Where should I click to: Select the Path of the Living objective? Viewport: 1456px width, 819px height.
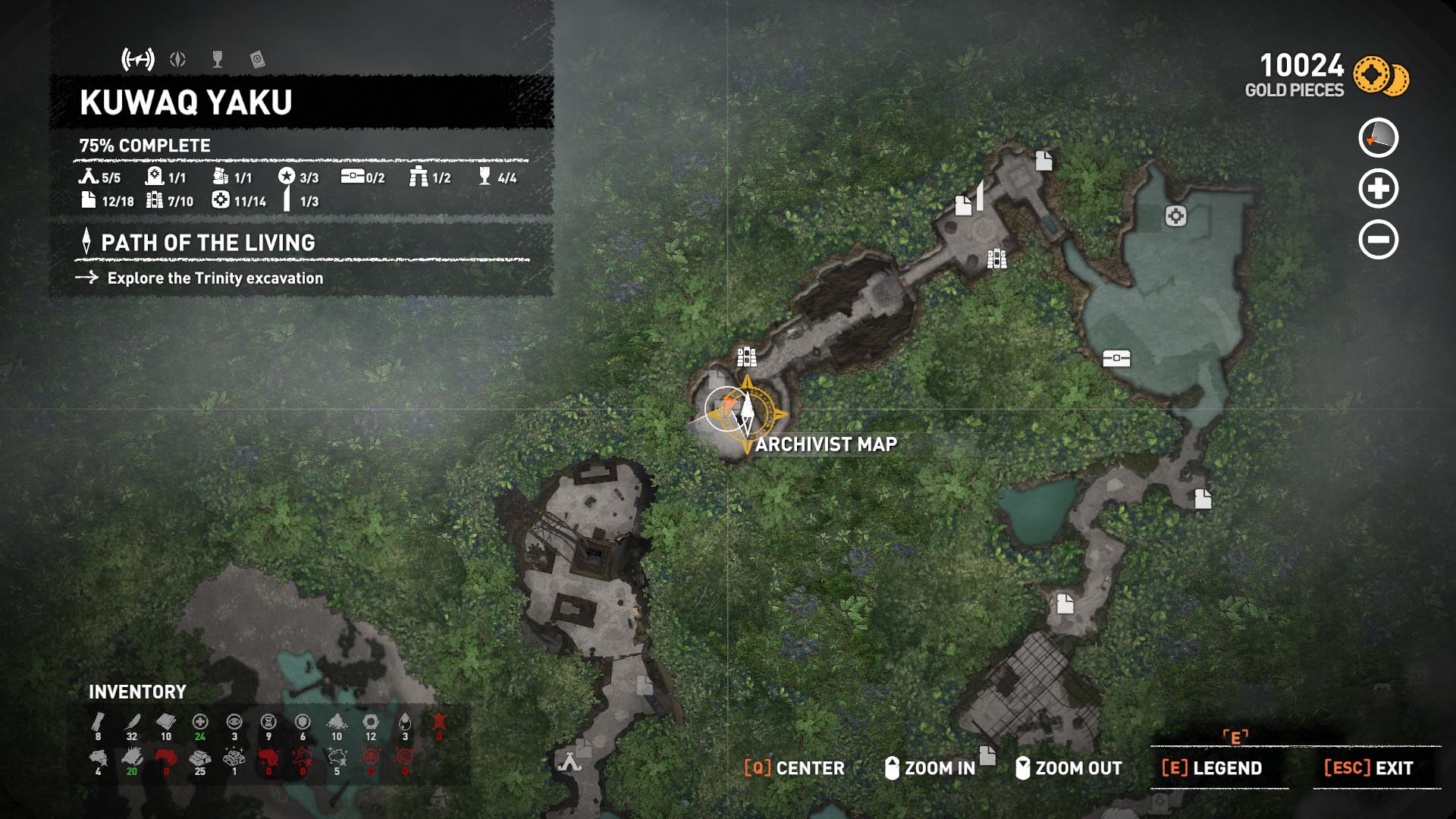coord(208,243)
